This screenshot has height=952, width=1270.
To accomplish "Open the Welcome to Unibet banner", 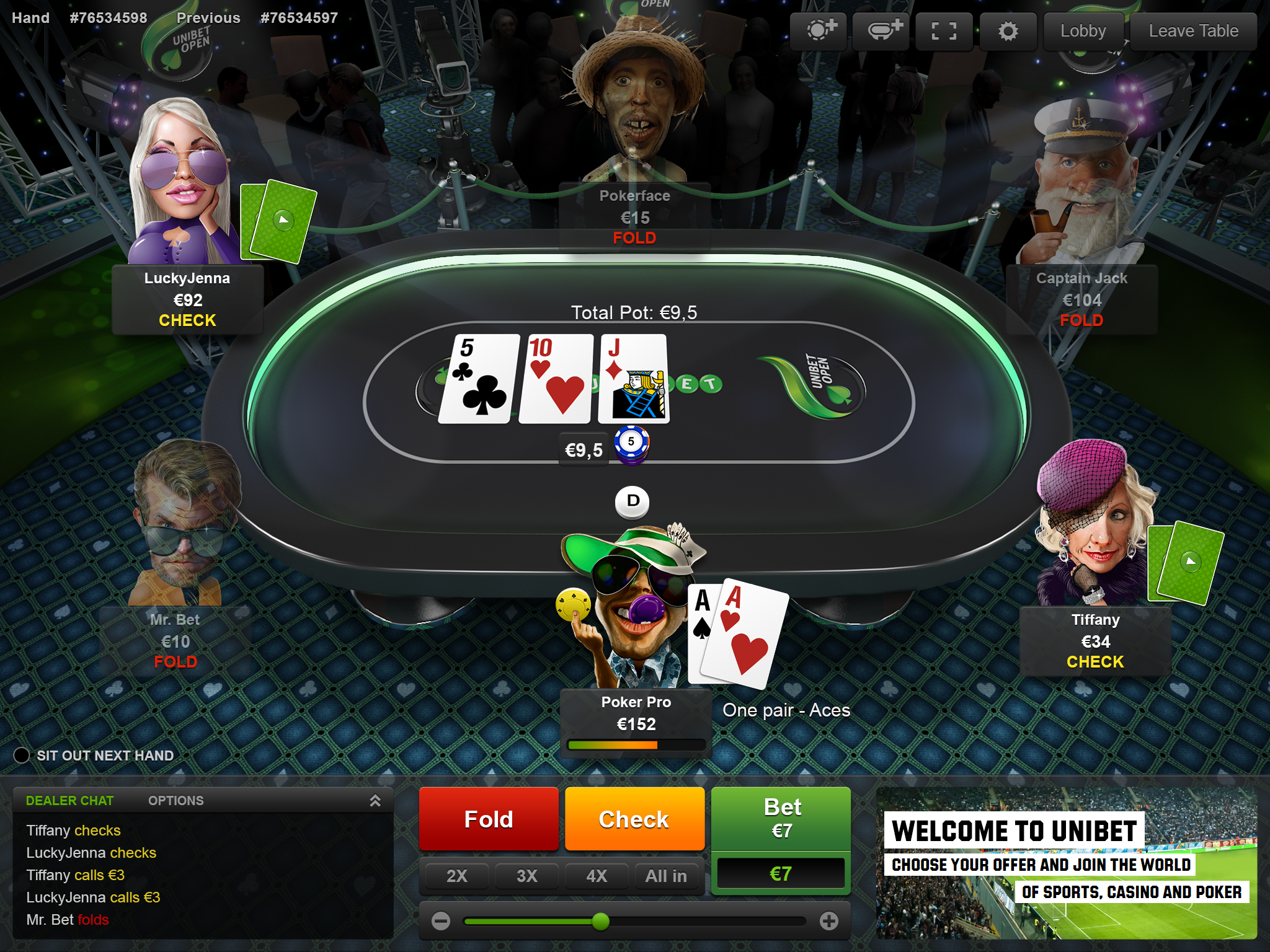I will [x=1067, y=863].
